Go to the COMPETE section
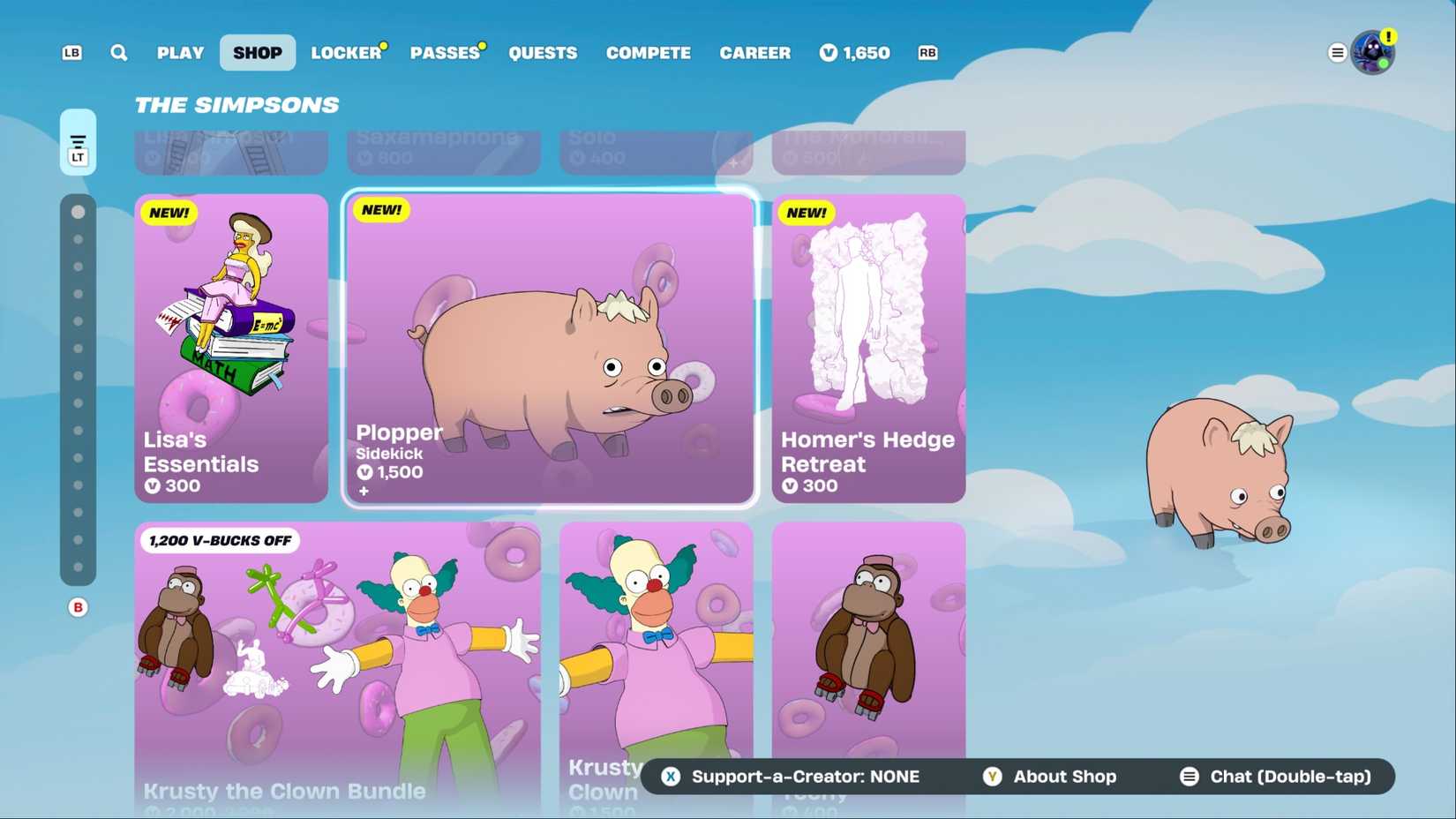1456x819 pixels. tap(648, 53)
